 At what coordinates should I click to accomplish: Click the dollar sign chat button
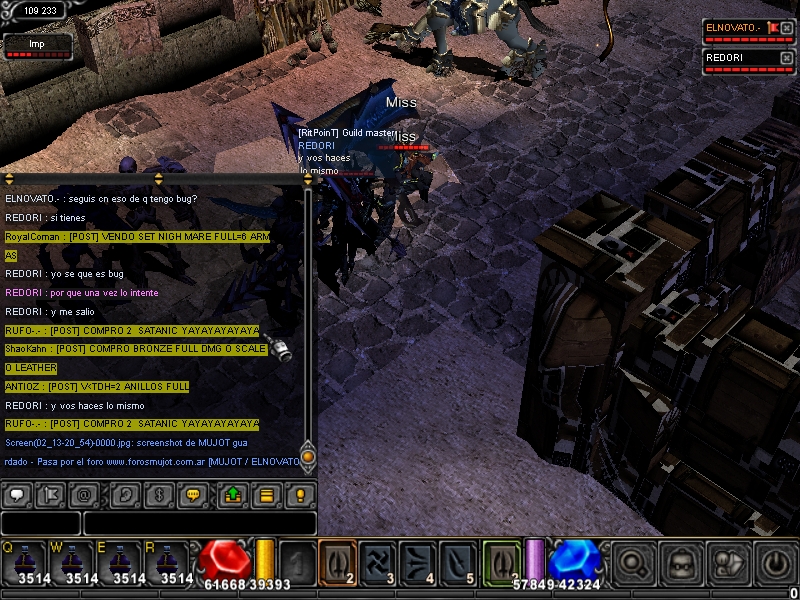158,494
